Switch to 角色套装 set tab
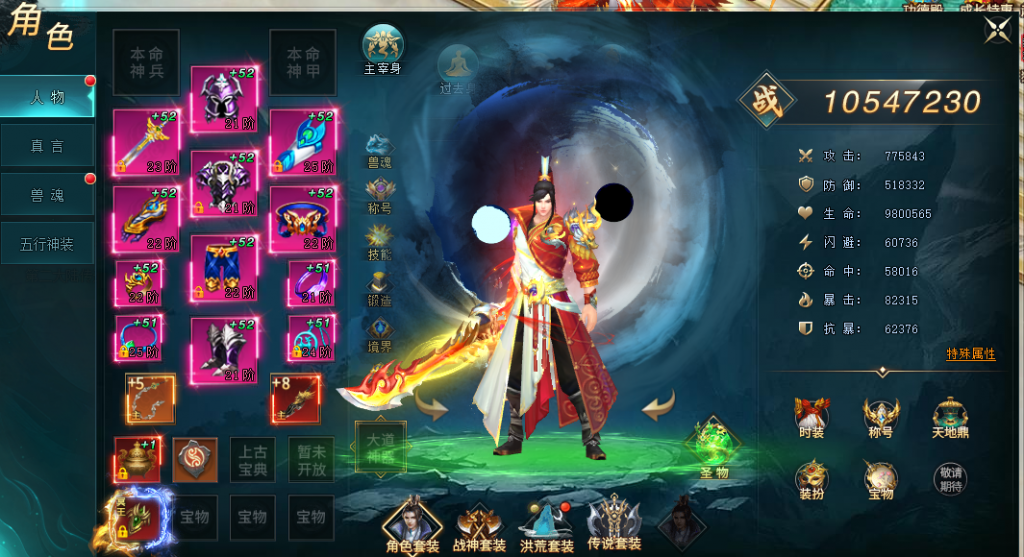This screenshot has width=1024, height=557. pos(413,524)
